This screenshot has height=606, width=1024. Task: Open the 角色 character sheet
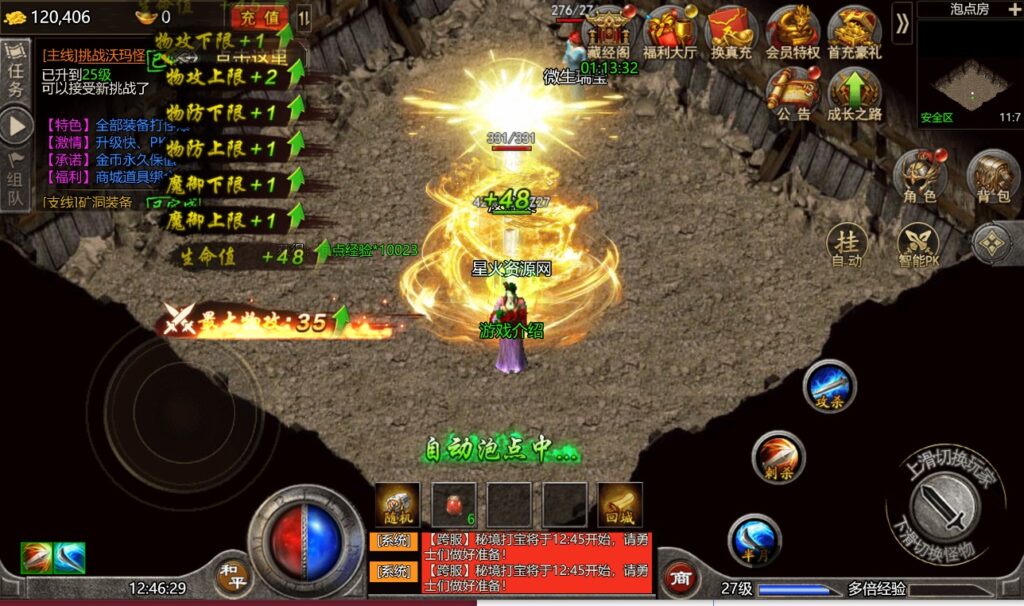click(x=919, y=176)
